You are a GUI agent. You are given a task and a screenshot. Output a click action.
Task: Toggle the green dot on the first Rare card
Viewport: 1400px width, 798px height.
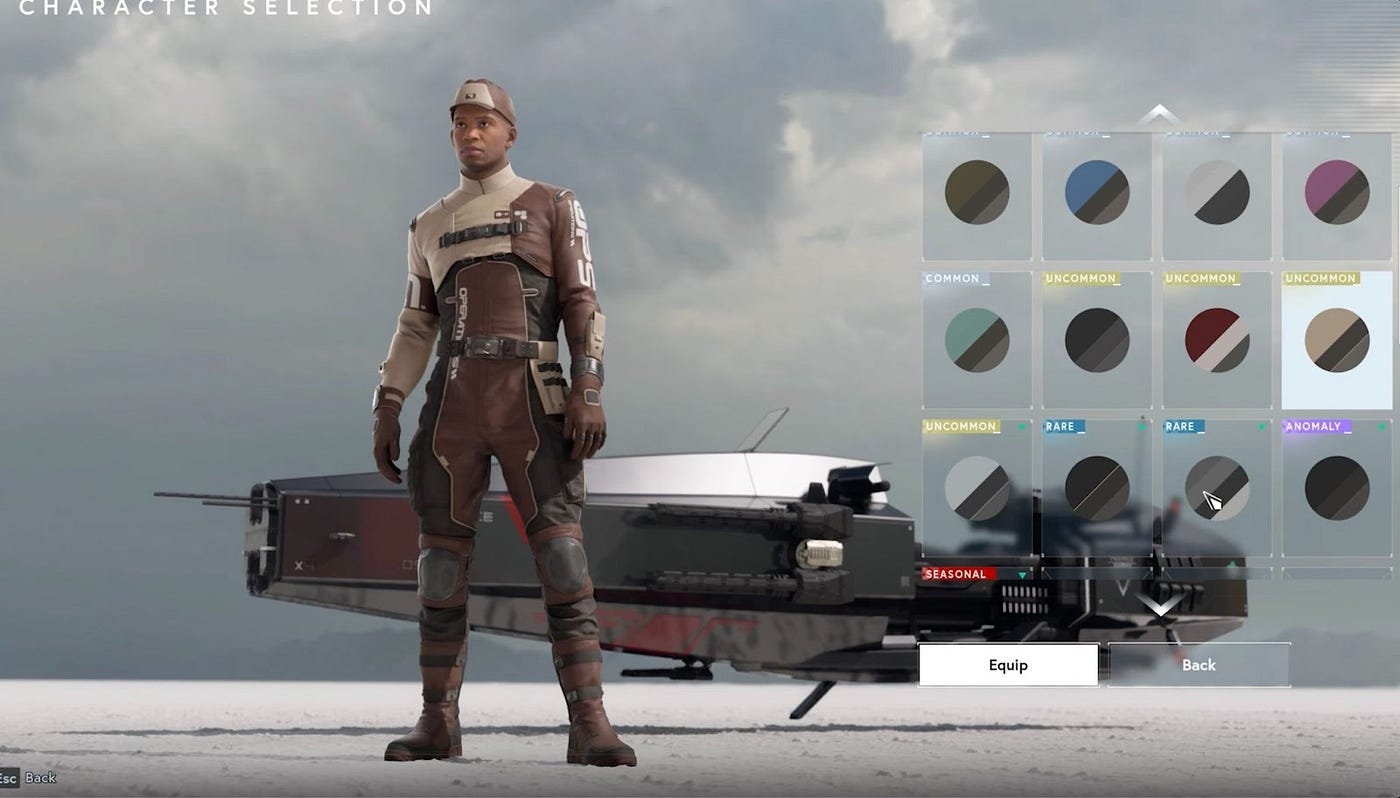click(1143, 426)
